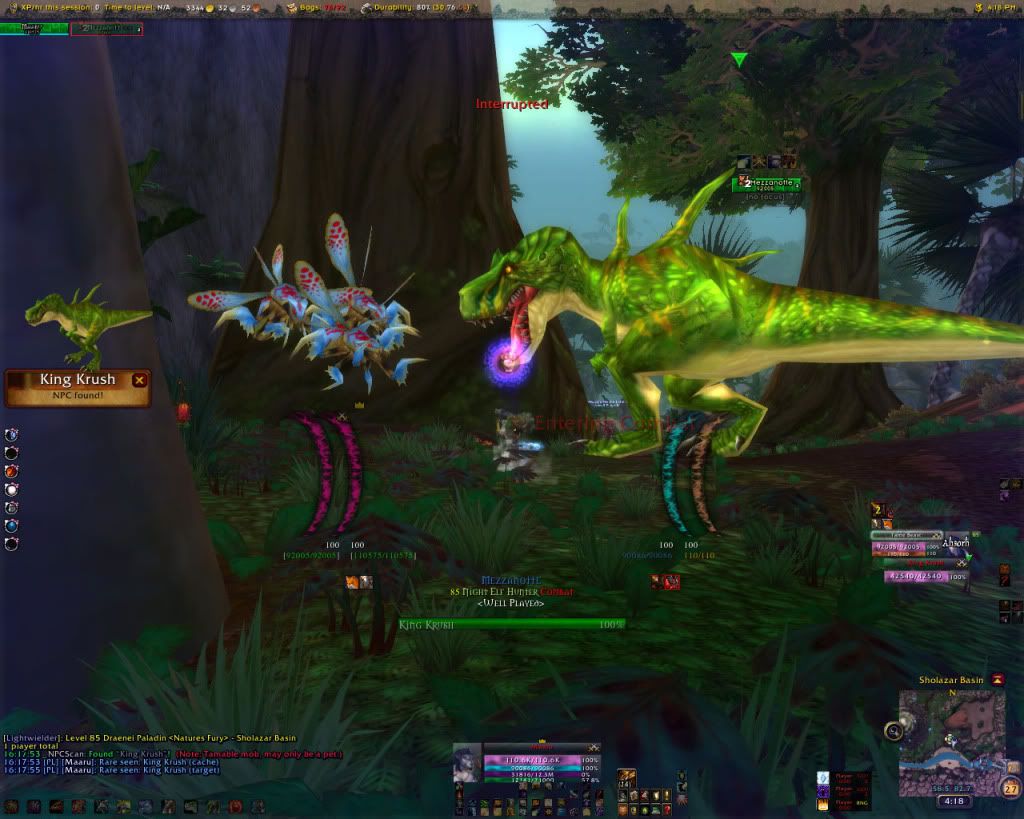Click the white orb tracker icon

[12, 490]
